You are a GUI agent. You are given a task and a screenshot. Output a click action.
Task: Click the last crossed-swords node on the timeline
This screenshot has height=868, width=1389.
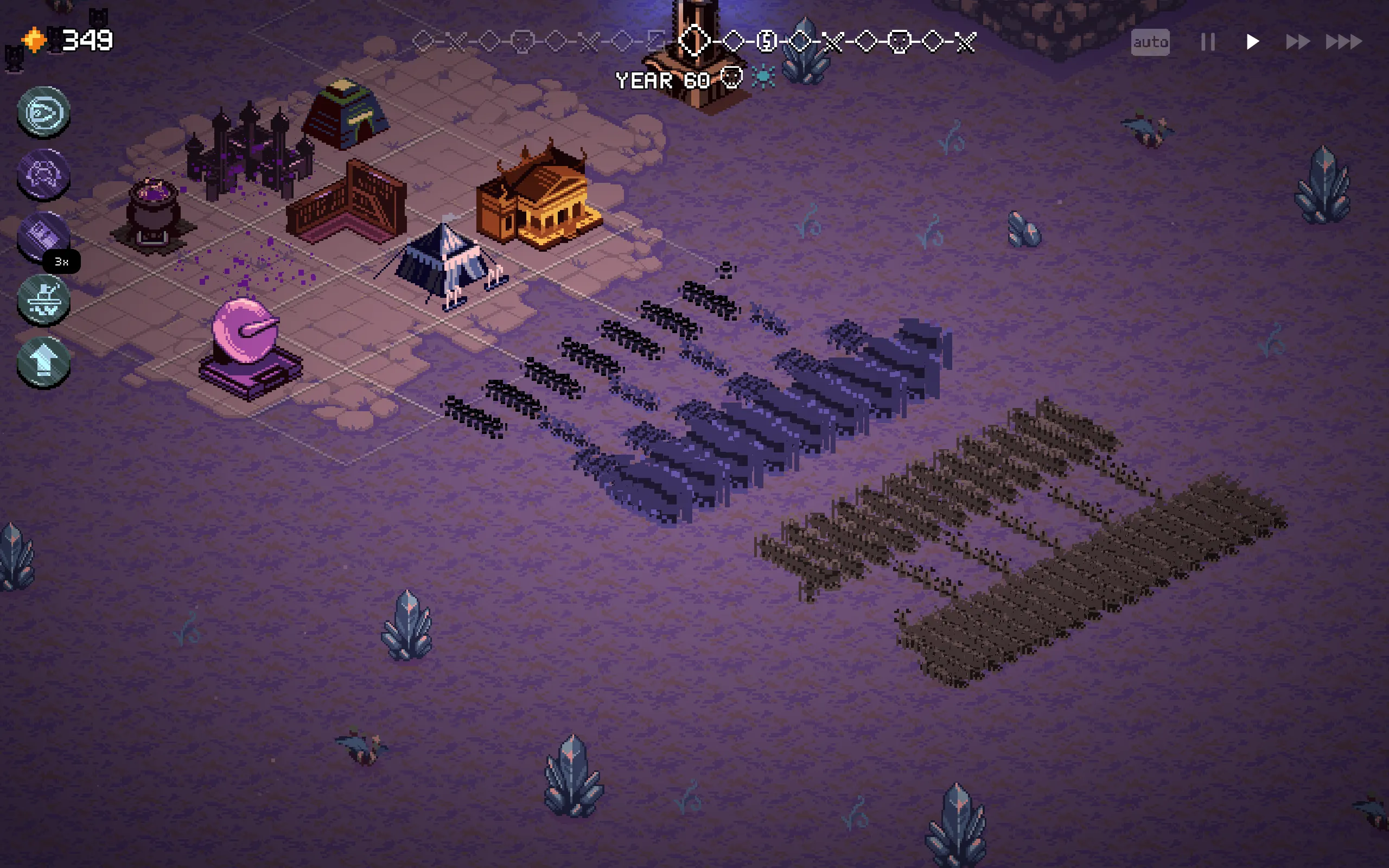pos(966,41)
